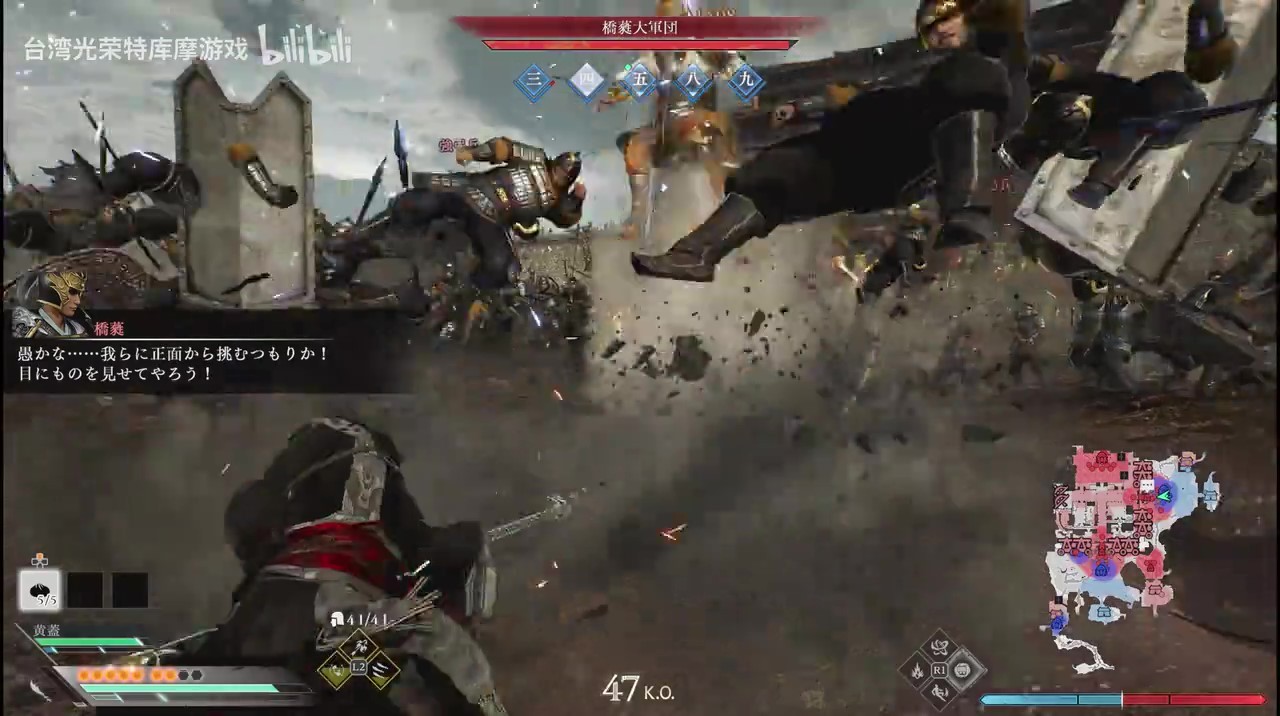1280x716 pixels.
Task: Click the bilibili watermark logo
Action: [305, 46]
